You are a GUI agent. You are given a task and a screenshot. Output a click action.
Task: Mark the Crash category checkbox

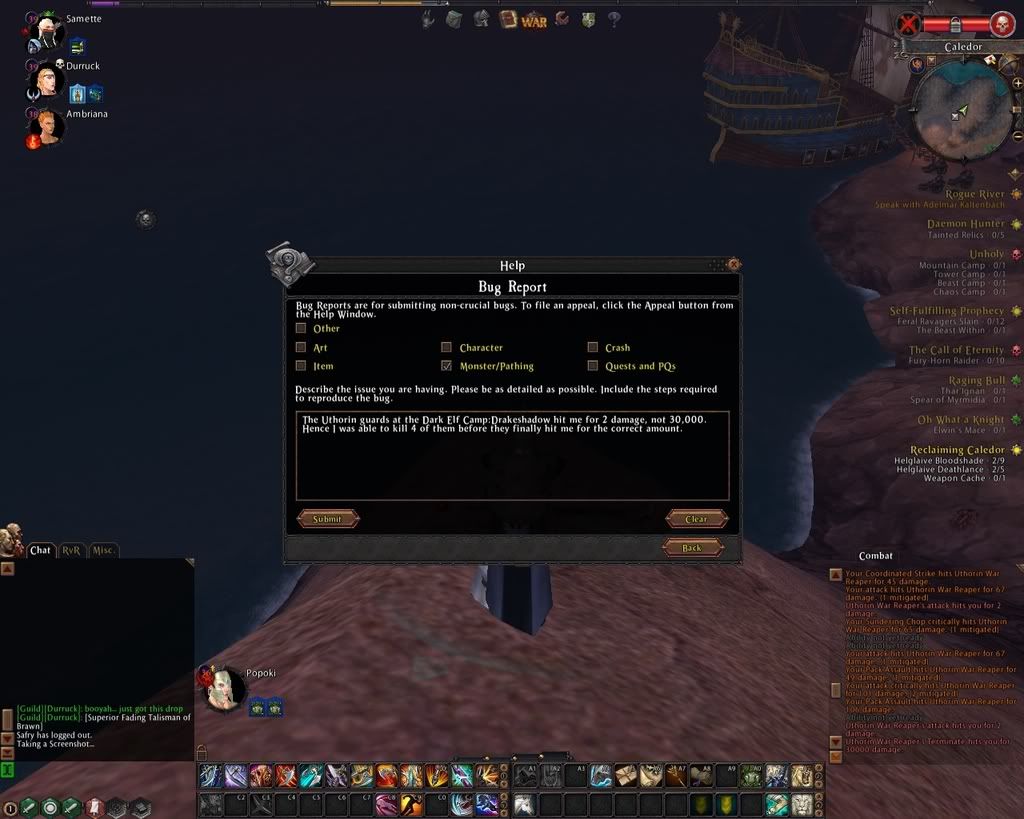[x=593, y=347]
